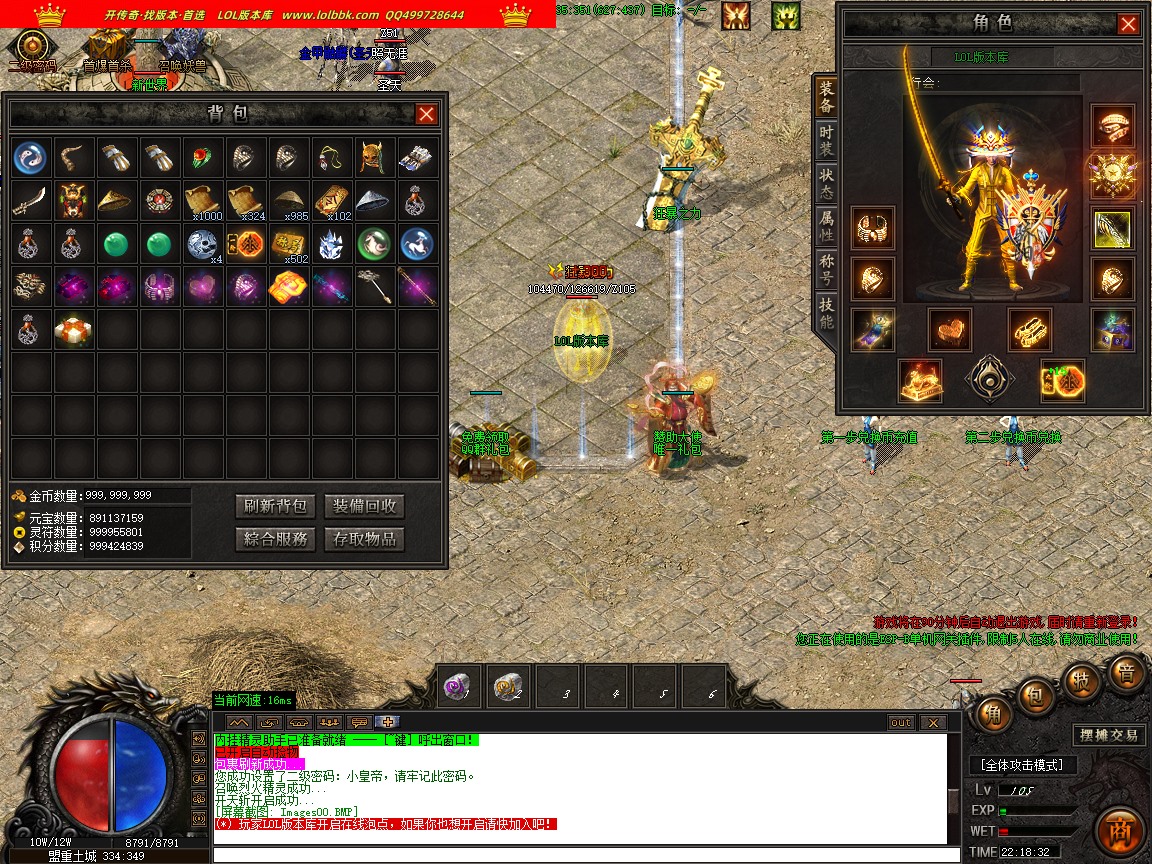Switch to the 技能 skills tab

click(x=826, y=314)
